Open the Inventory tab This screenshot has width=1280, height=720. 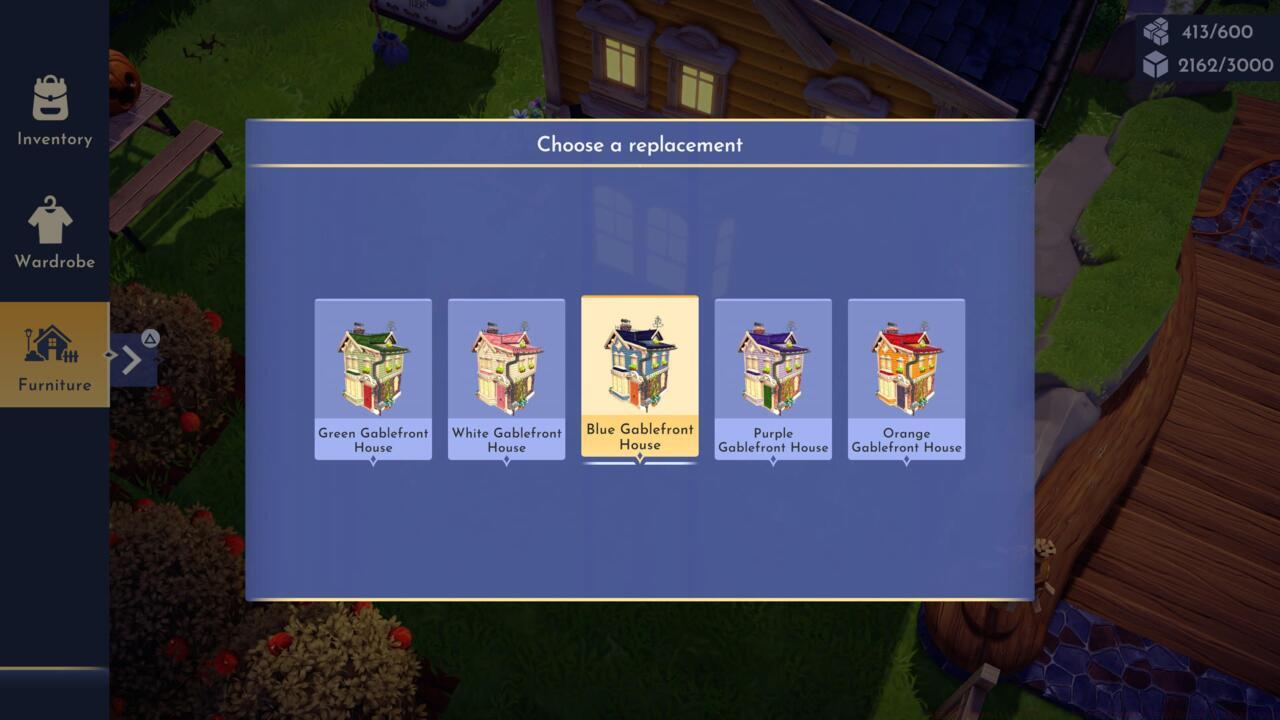[54, 111]
